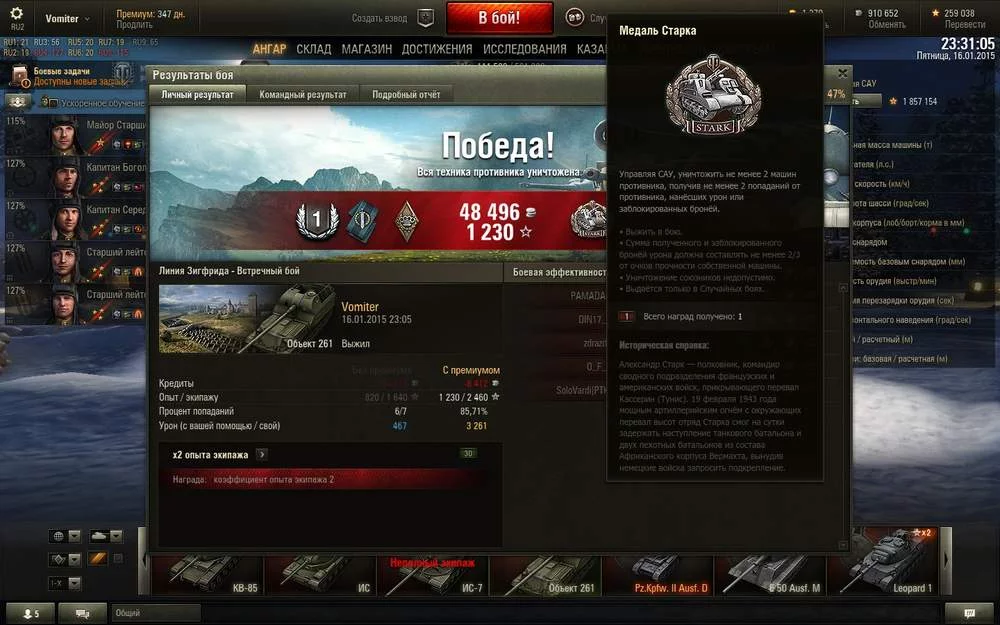Select the КВ-85 tank in the carousel
The width and height of the screenshot is (1000, 625).
[x=203, y=573]
